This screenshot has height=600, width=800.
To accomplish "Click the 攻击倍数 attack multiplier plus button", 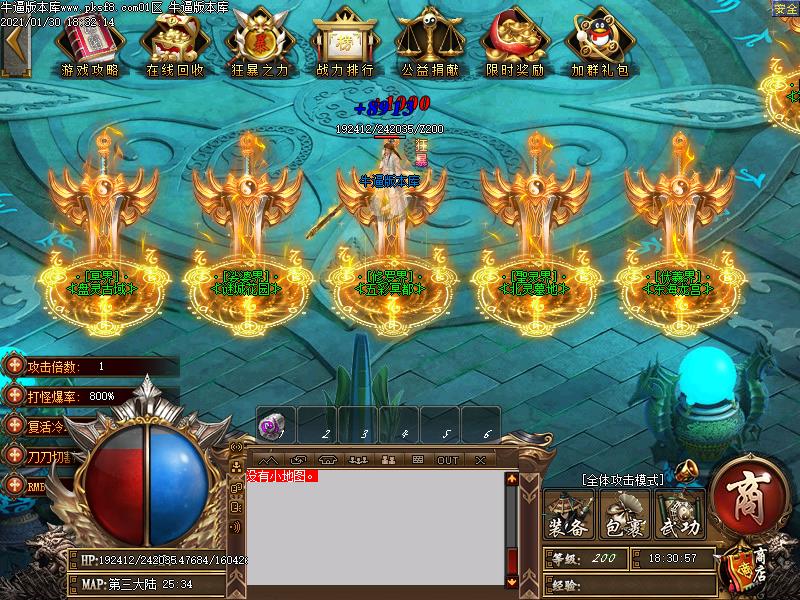I will click(x=13, y=366).
